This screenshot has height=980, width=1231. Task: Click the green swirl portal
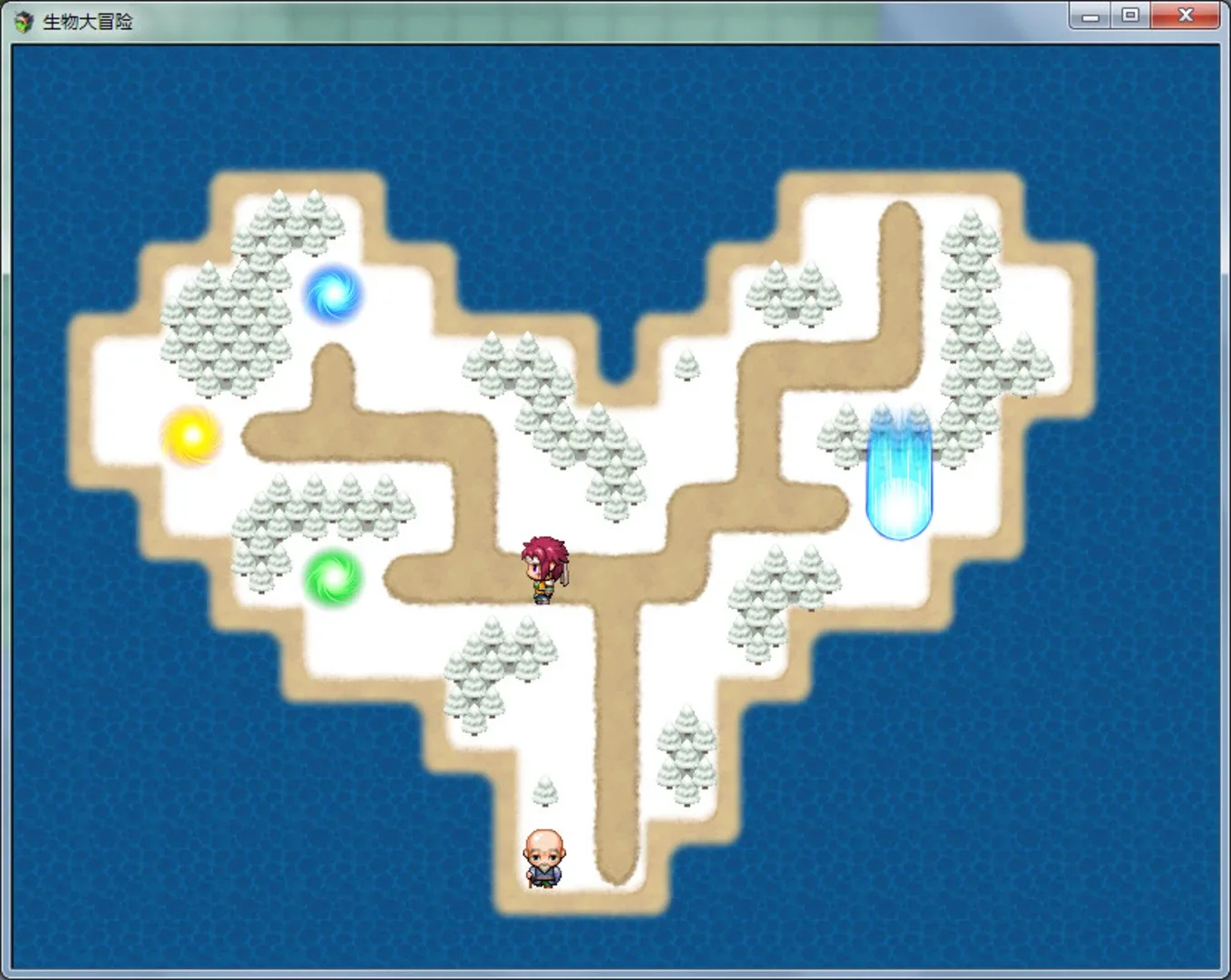click(334, 575)
